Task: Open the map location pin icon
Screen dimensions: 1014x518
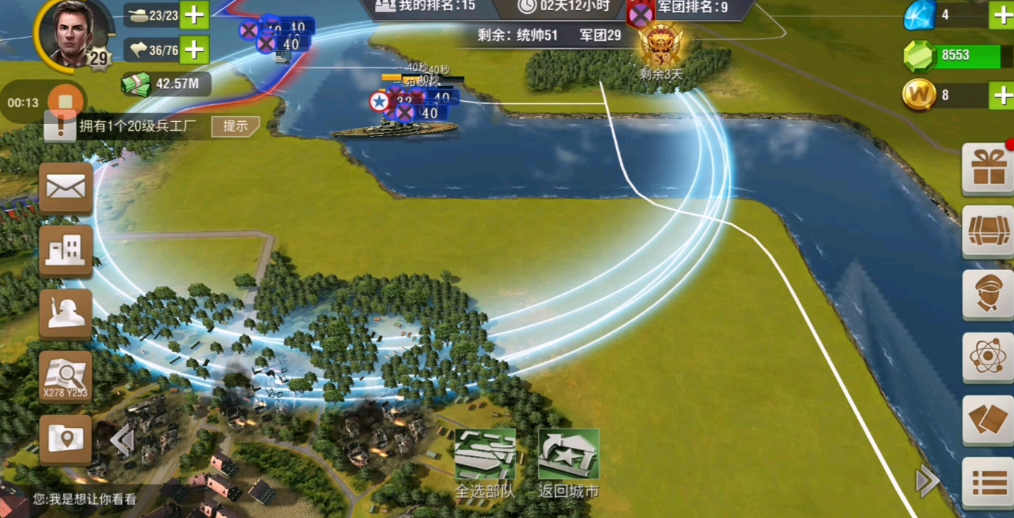Action: (x=66, y=439)
